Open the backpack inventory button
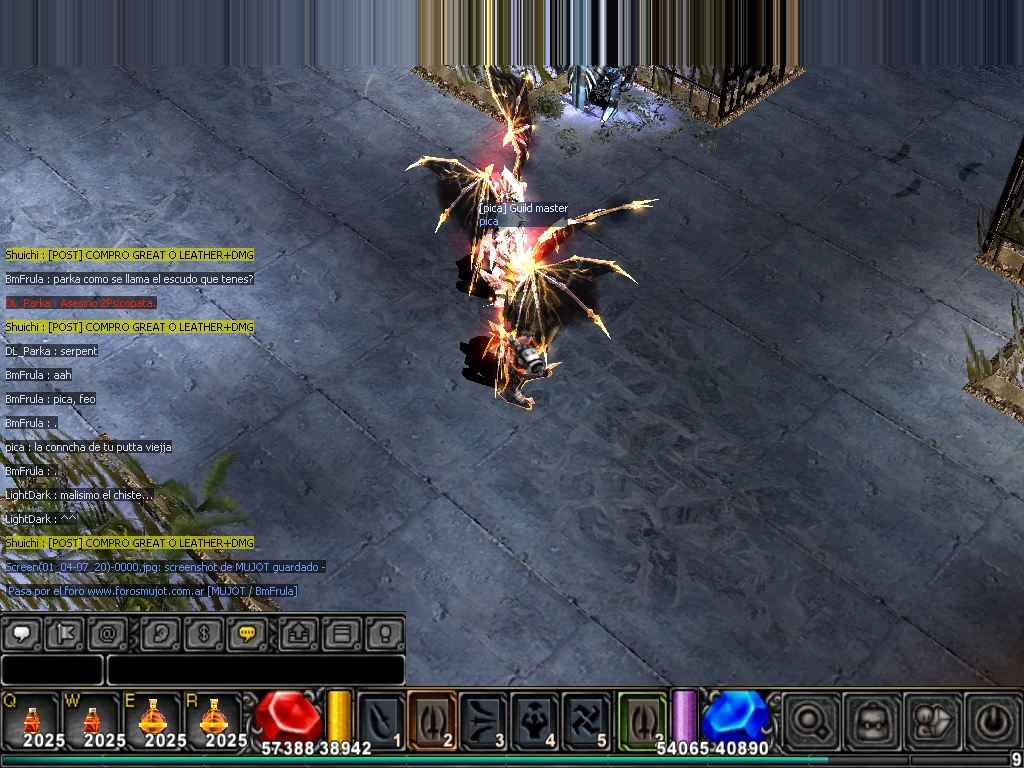 871,720
